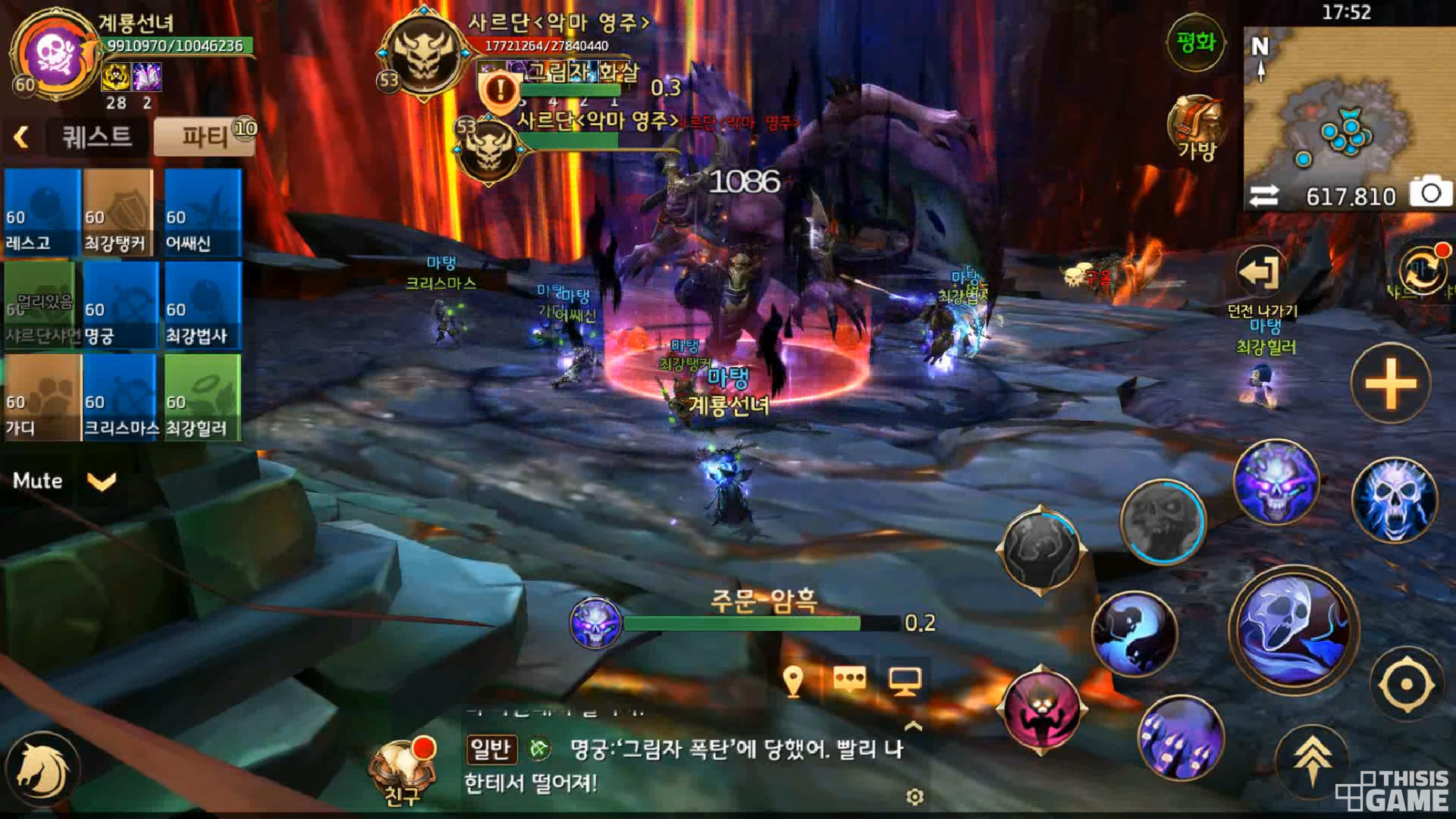Cast the large screaming ghost skill
This screenshot has height=819, width=1456.
click(1294, 629)
